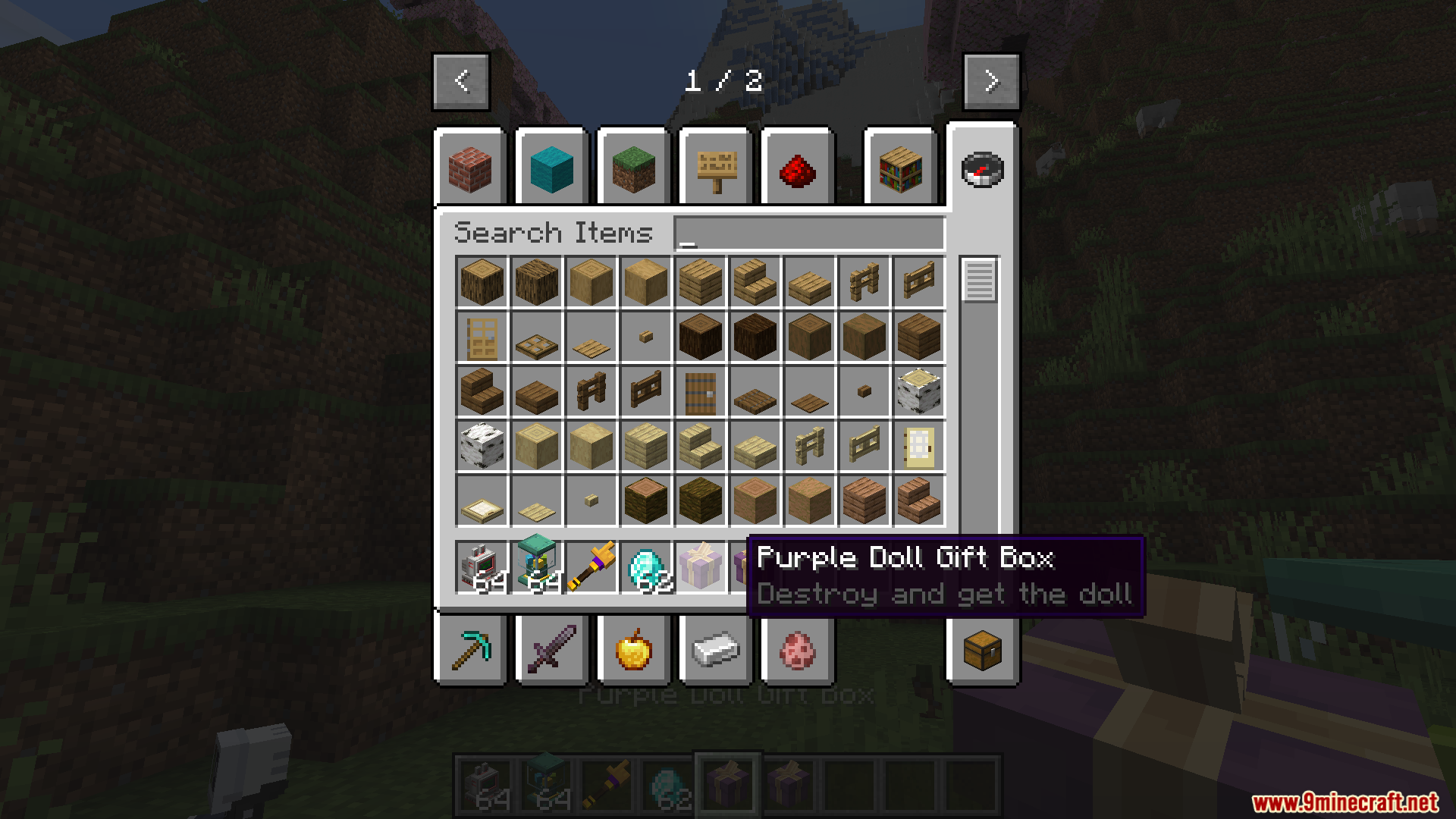Open the golden apple food tab
Viewport: 1456px width, 819px height.
pos(634,650)
